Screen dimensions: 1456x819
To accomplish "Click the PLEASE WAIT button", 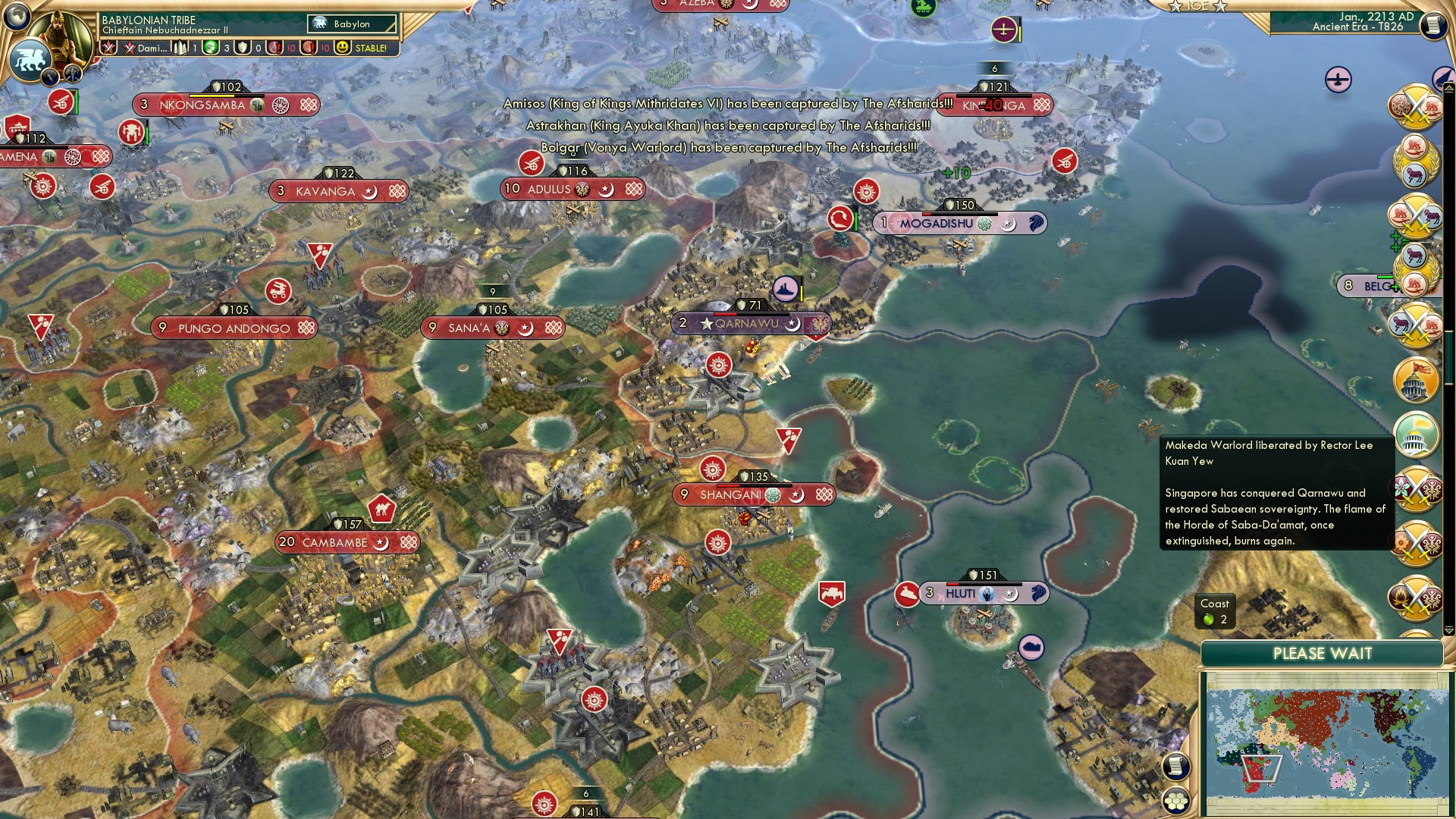I will (x=1323, y=653).
